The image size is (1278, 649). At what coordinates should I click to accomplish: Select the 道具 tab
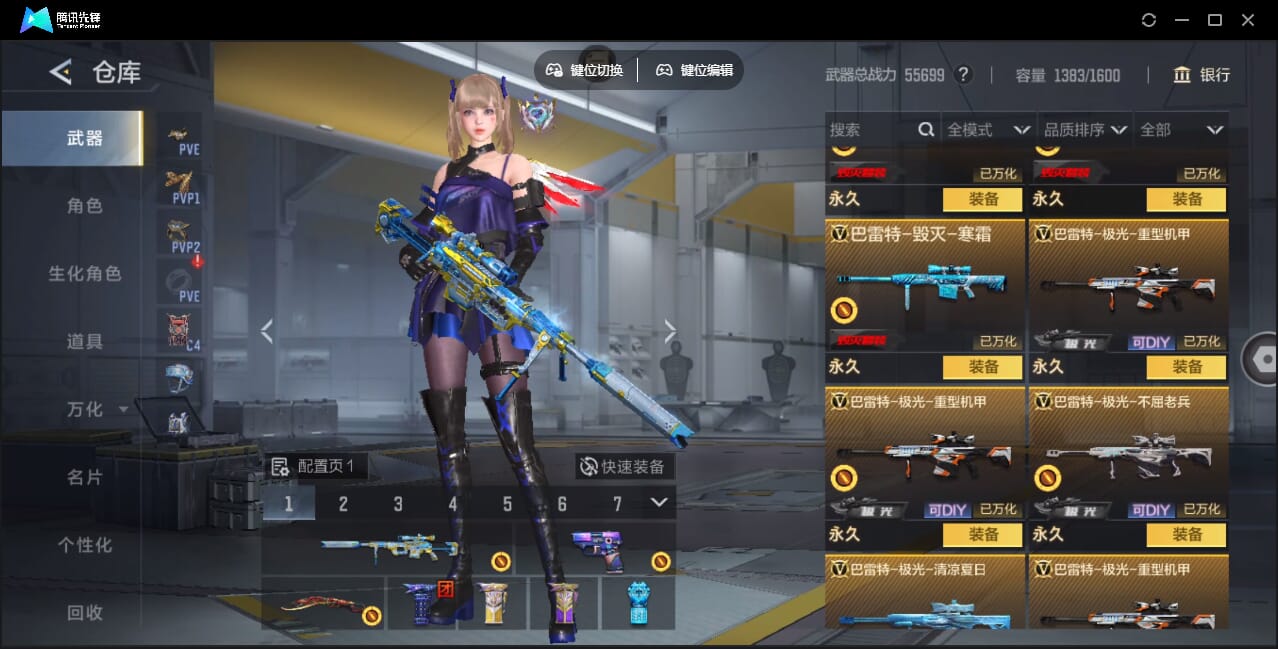coord(85,342)
